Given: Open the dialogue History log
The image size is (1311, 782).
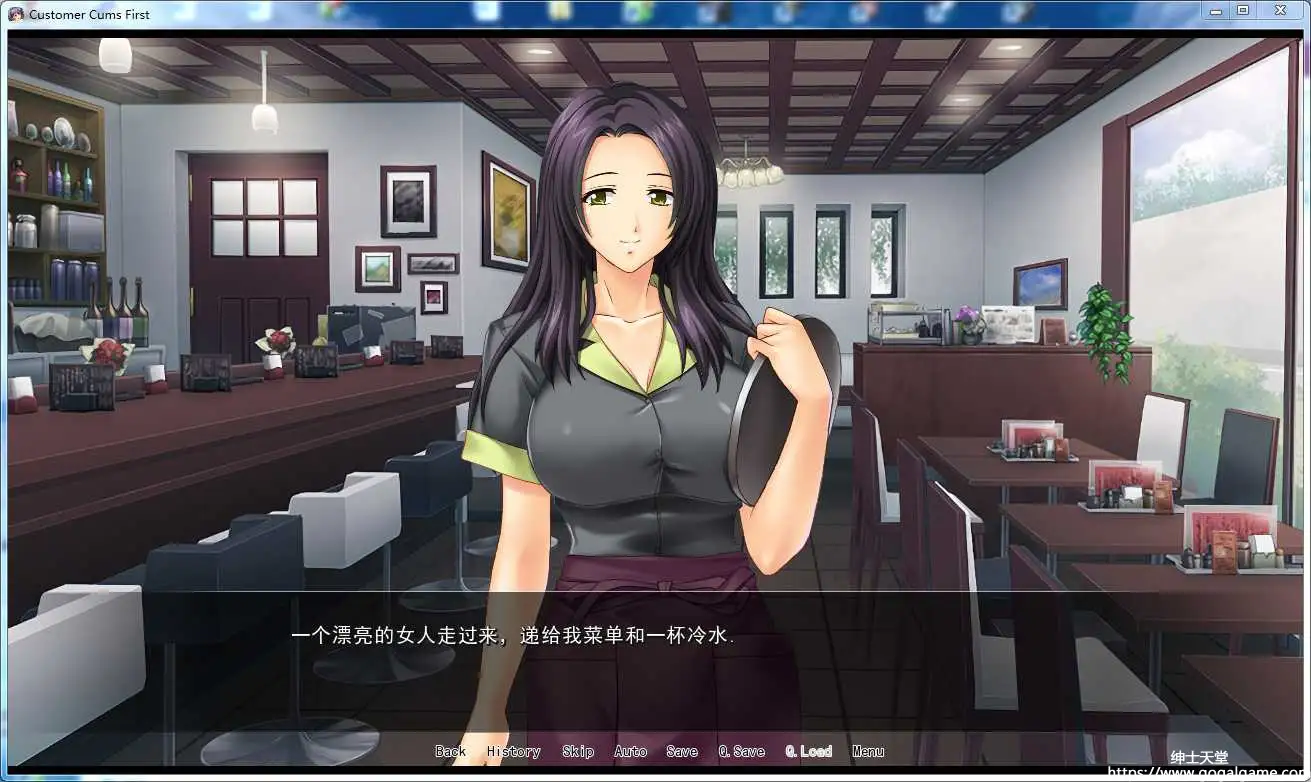Looking at the screenshot, I should click(x=512, y=751).
